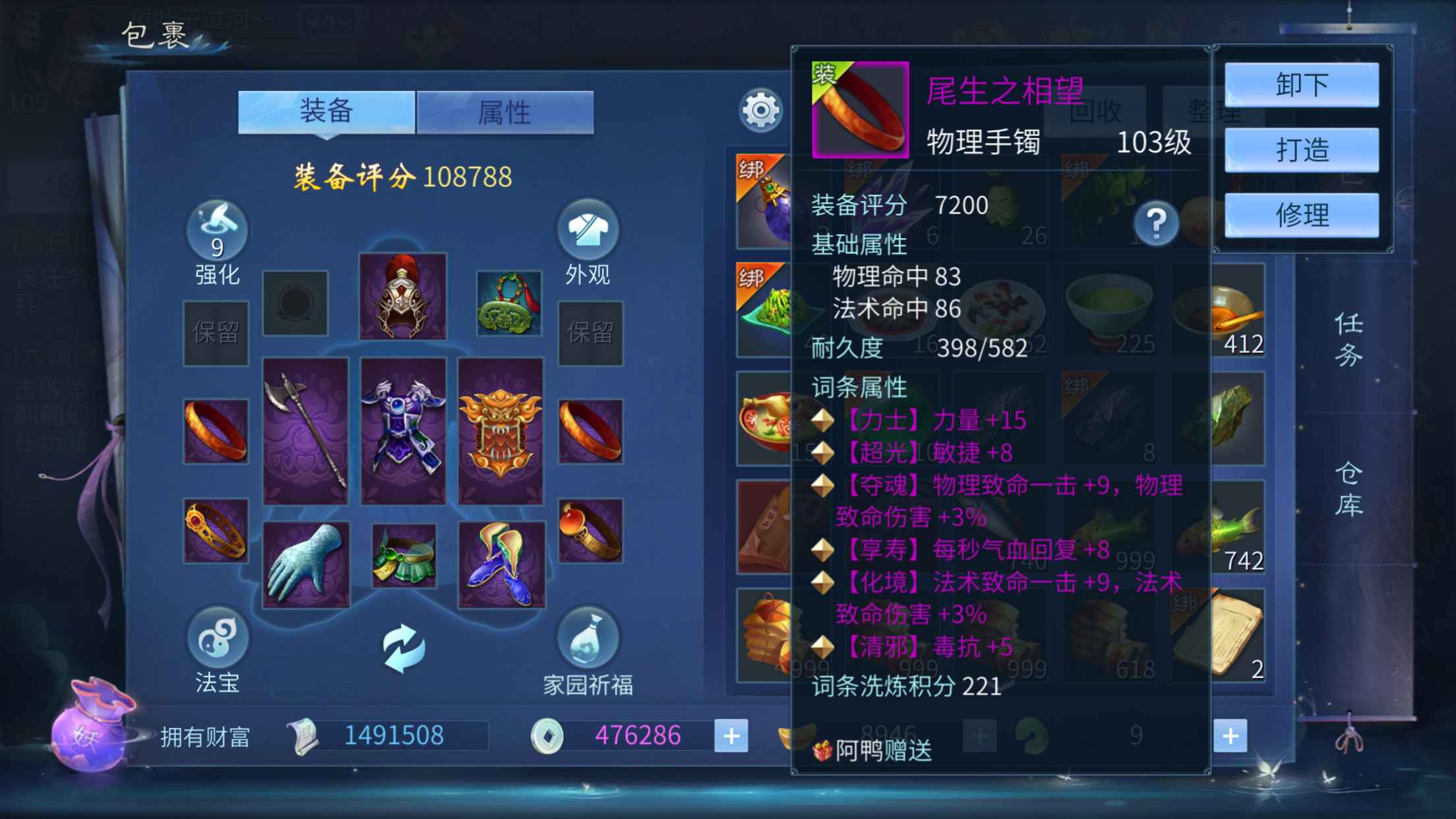Unequip the bracelet with 卸下 button
1456x819 pixels.
(1301, 85)
